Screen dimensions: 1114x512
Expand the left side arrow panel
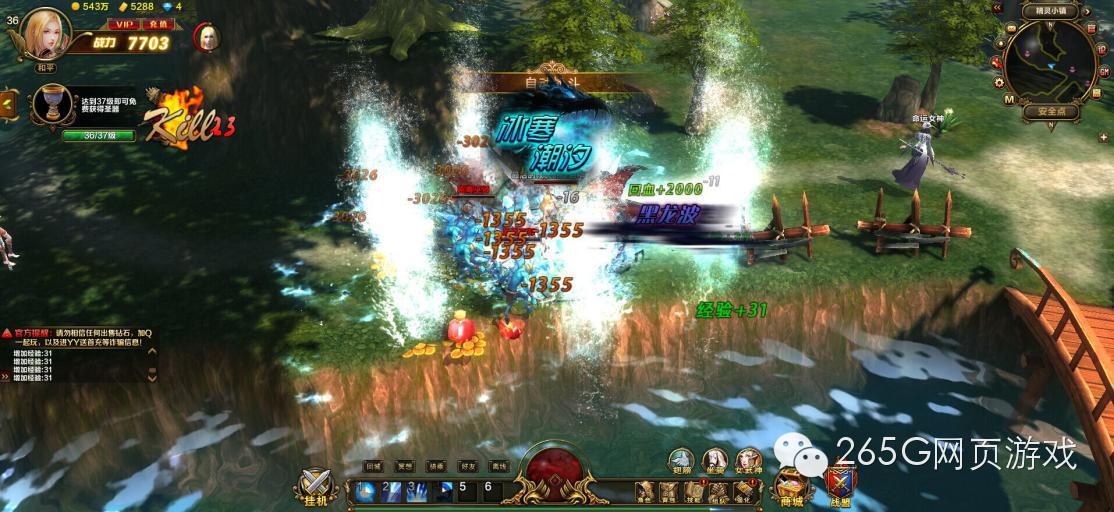[6, 102]
